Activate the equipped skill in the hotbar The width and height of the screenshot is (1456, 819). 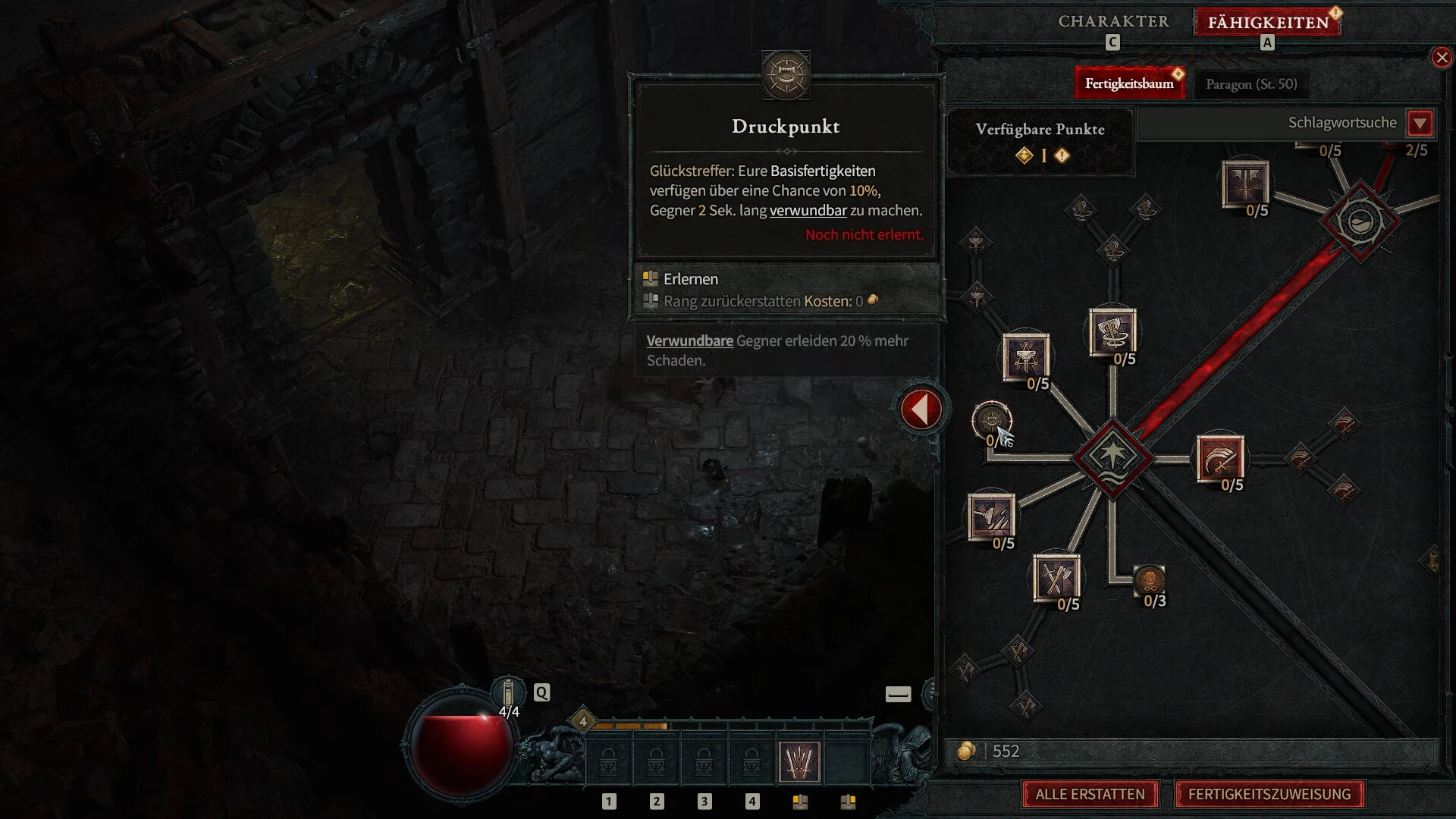(799, 761)
